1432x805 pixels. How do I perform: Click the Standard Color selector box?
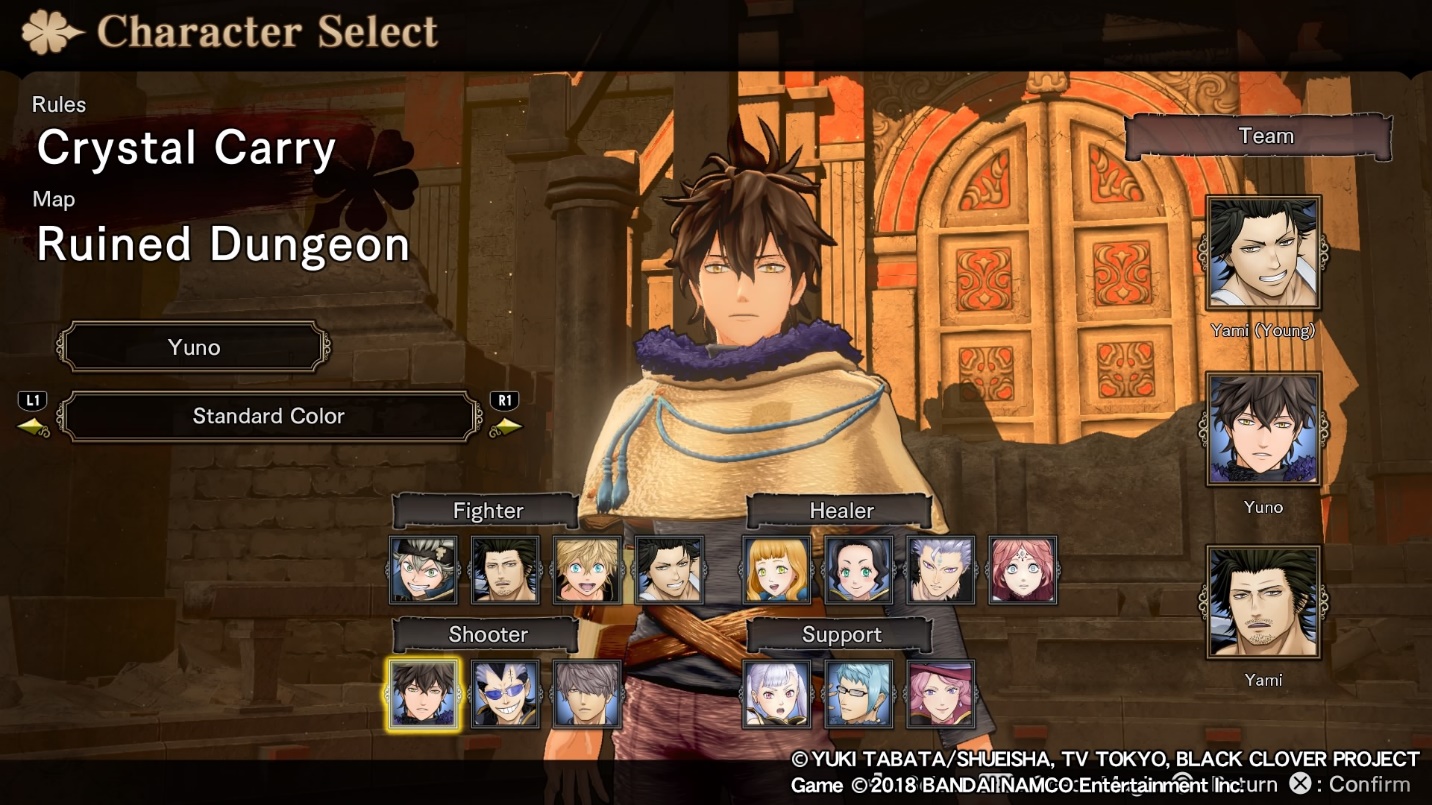[x=268, y=417]
